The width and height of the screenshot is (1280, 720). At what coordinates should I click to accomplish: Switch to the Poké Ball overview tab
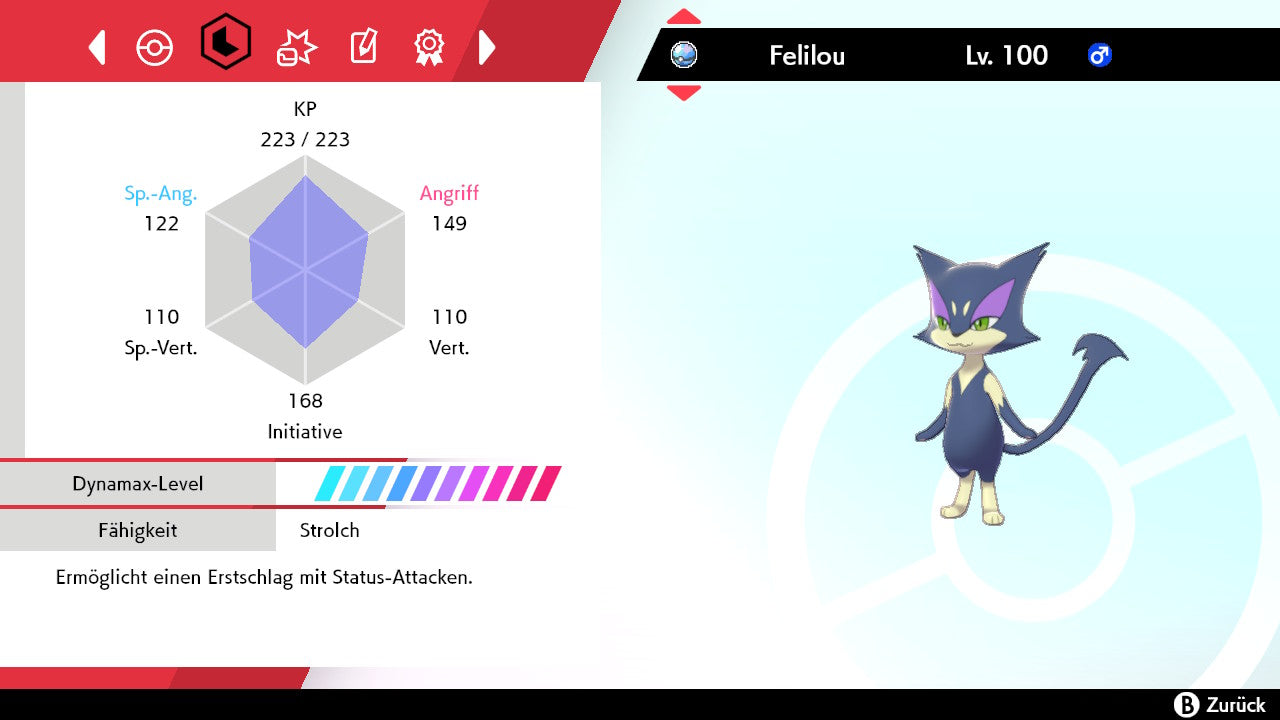(155, 47)
